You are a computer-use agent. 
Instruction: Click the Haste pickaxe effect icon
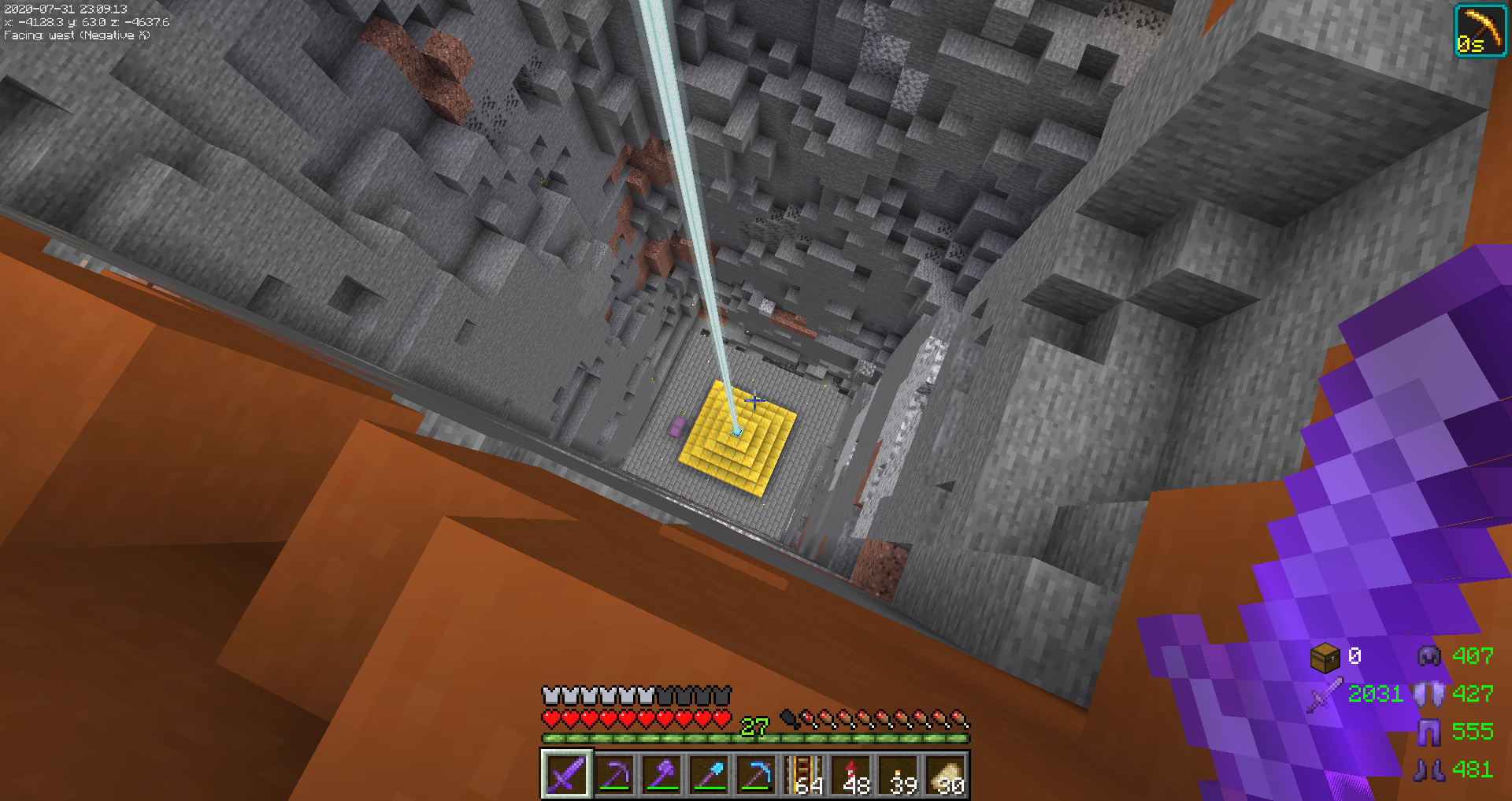[1480, 31]
